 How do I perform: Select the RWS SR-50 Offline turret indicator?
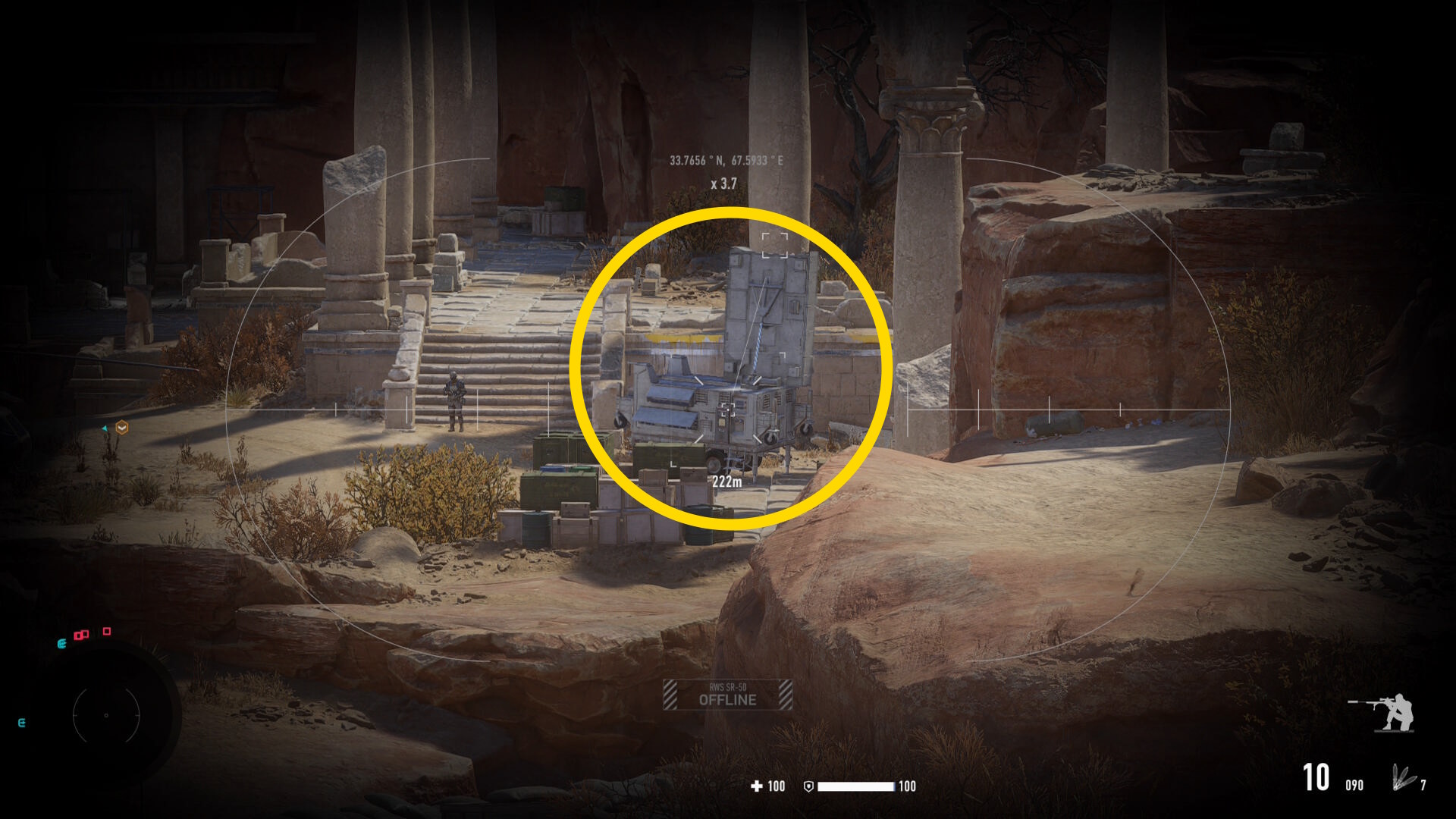(727, 695)
